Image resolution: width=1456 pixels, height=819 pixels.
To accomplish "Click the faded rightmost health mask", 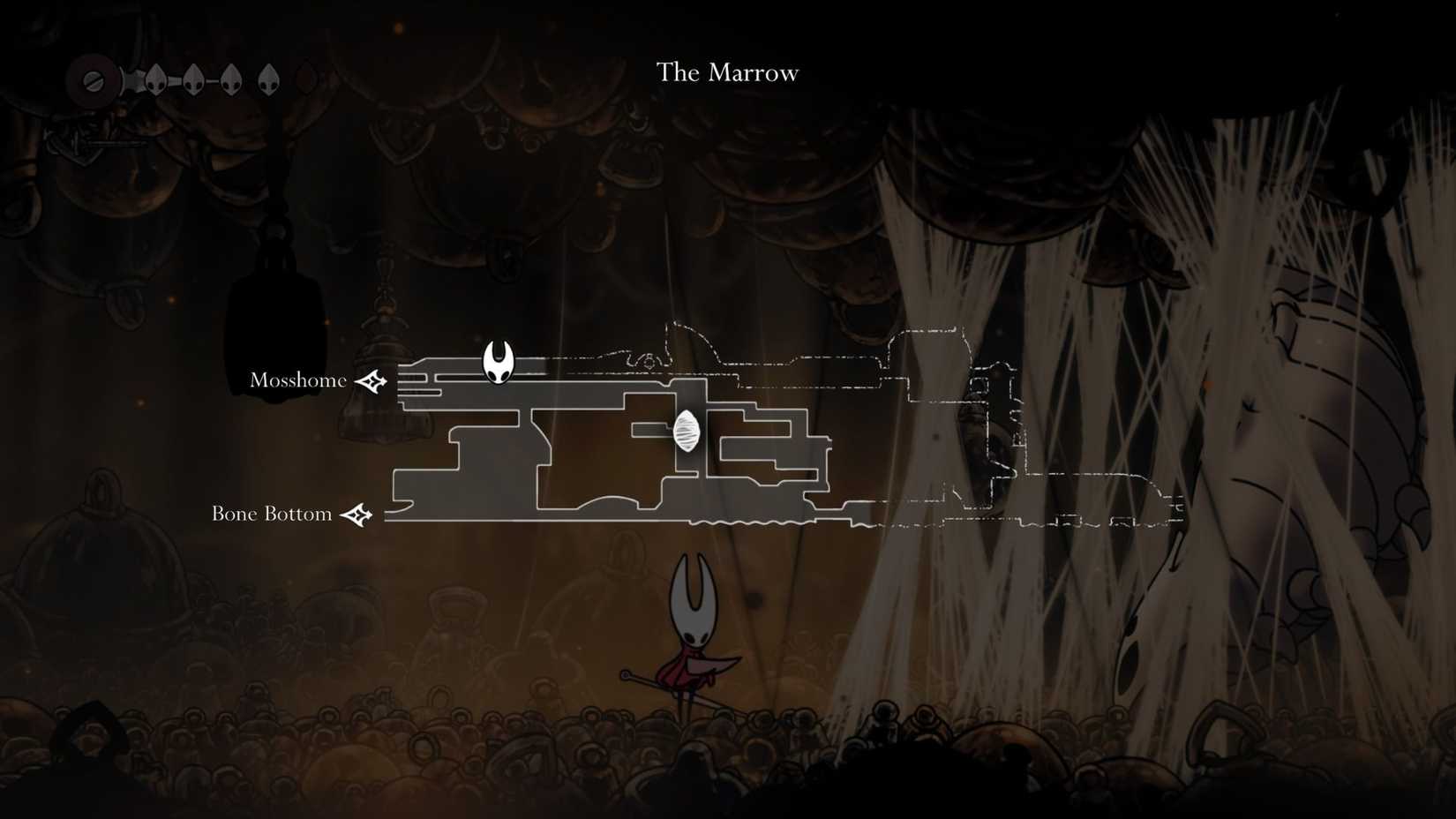I will coord(304,79).
